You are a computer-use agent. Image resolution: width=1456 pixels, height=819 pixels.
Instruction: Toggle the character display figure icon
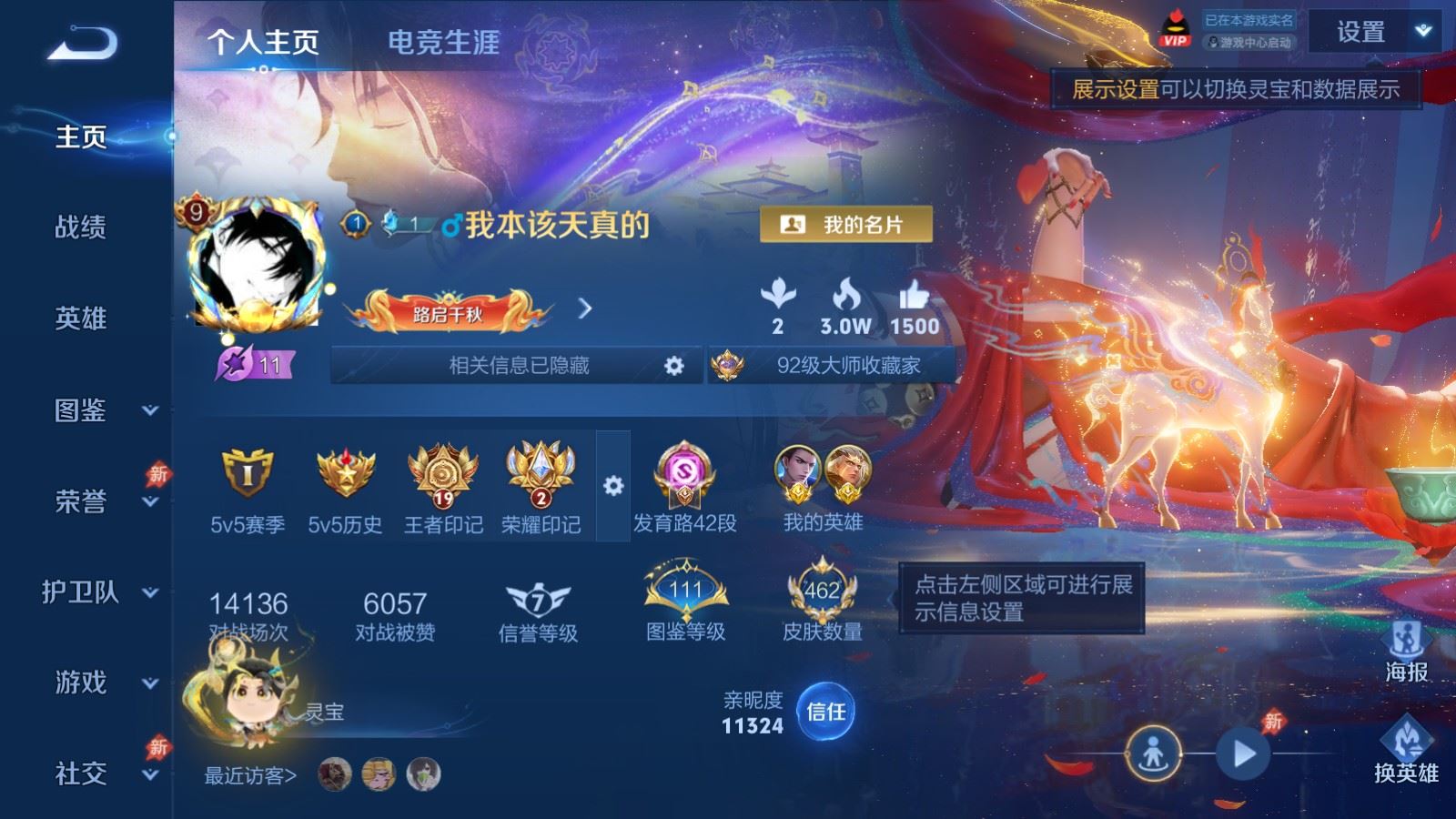point(1154,753)
